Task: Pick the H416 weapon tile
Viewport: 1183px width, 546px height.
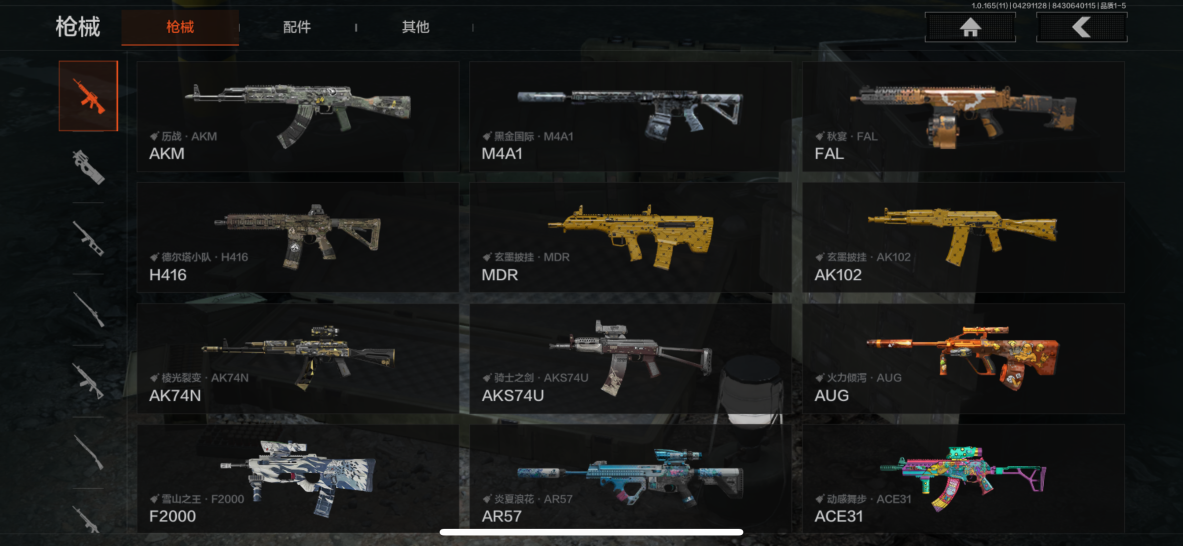Action: (x=298, y=237)
